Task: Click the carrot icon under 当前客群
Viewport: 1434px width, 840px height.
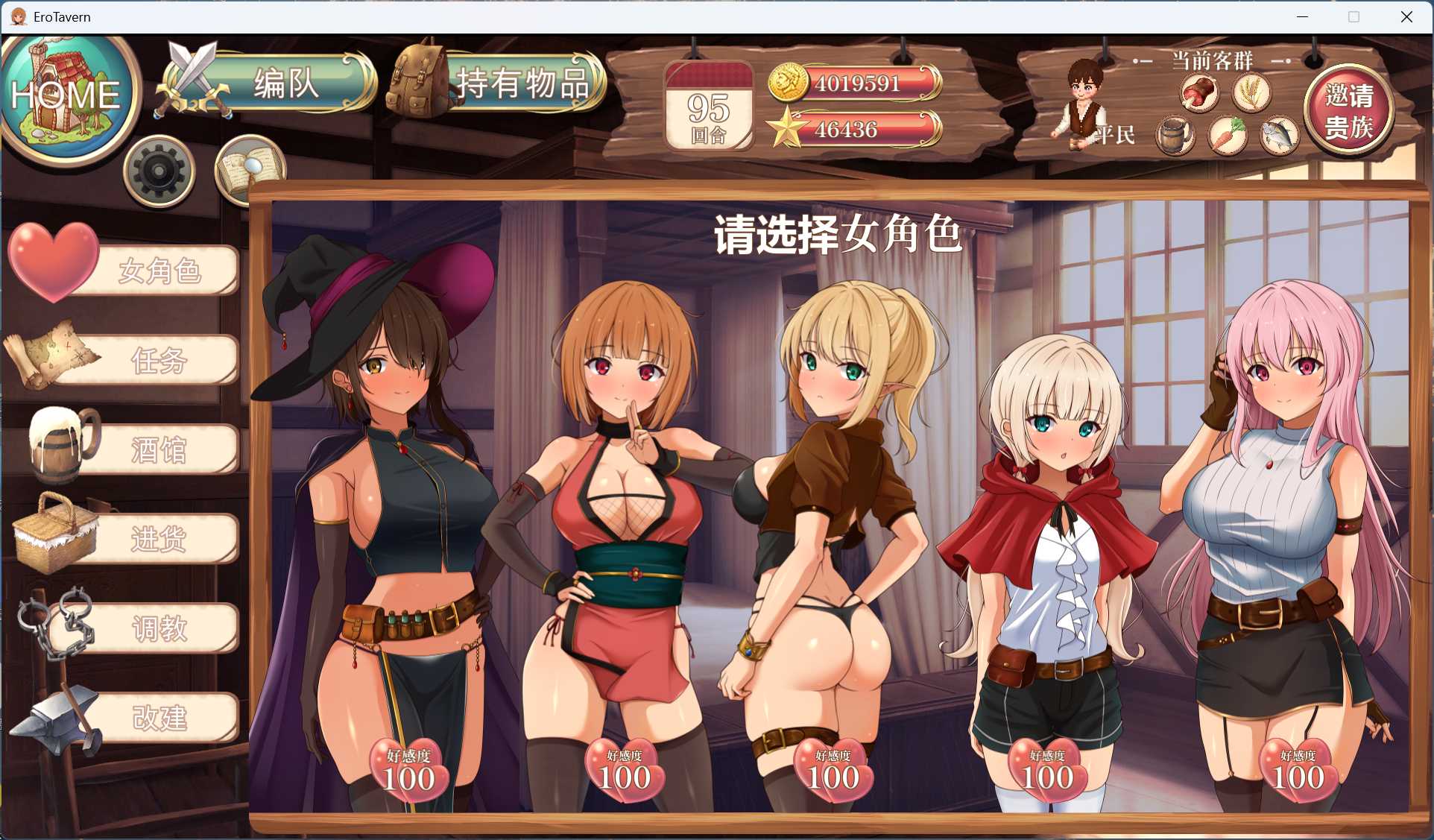Action: point(1228,135)
